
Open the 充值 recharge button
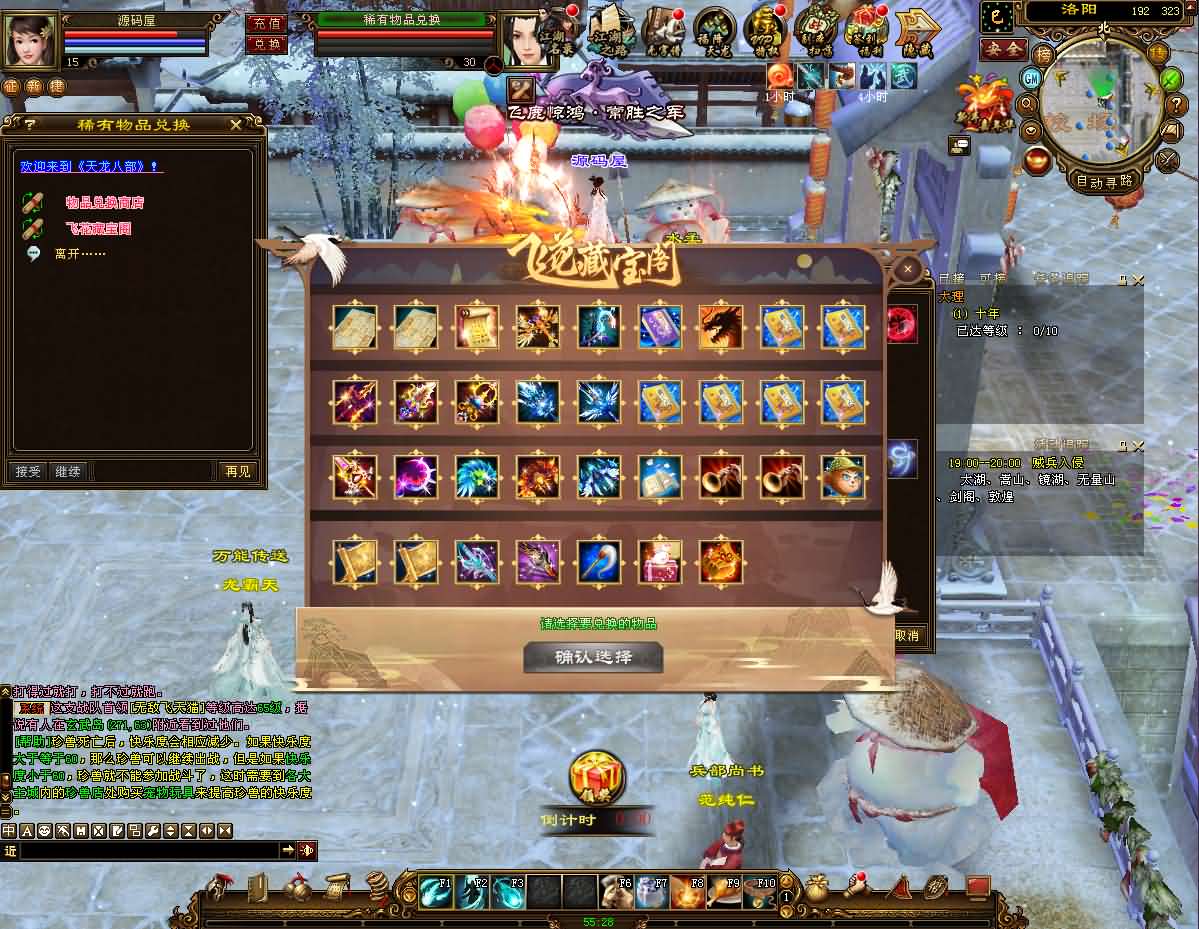point(265,23)
